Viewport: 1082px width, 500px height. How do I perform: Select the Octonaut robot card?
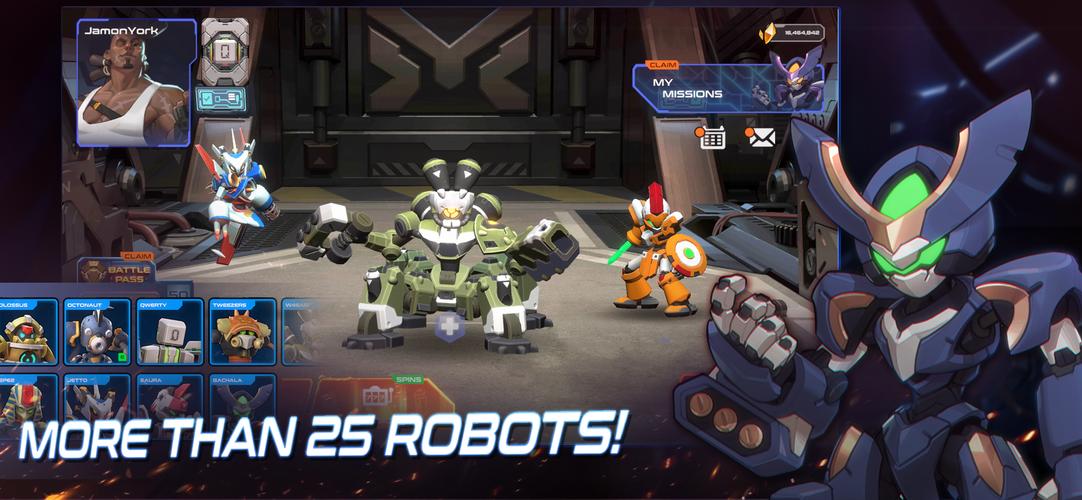pyautogui.click(x=96, y=332)
